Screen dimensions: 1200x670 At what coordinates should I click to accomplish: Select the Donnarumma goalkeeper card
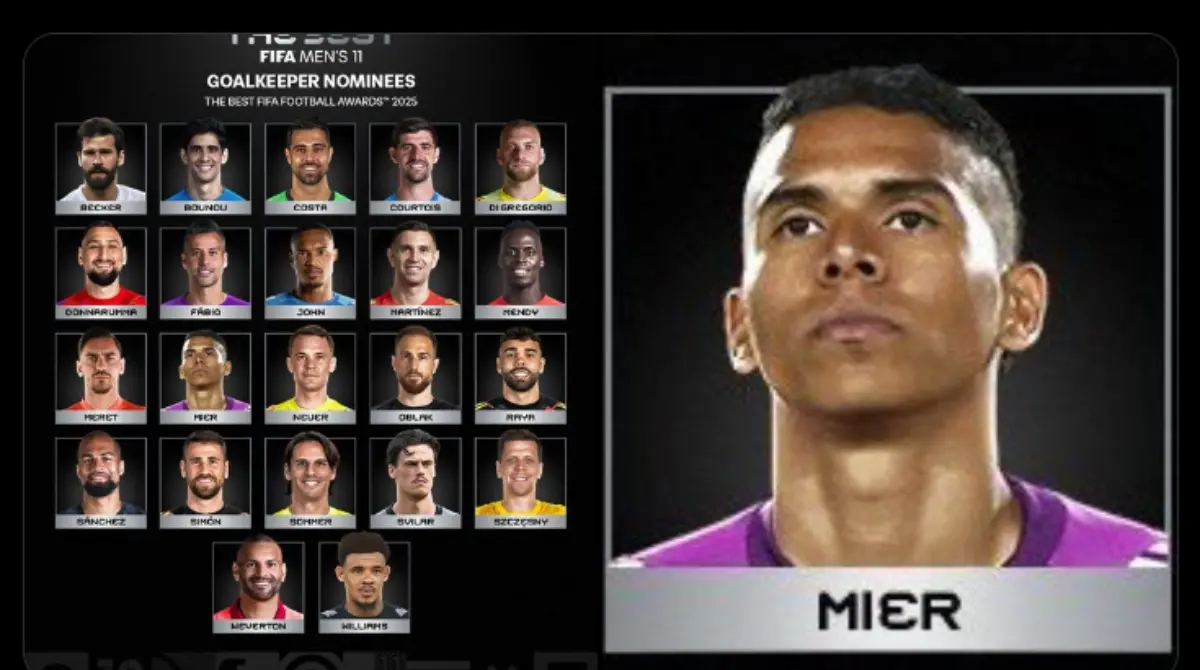(x=101, y=272)
